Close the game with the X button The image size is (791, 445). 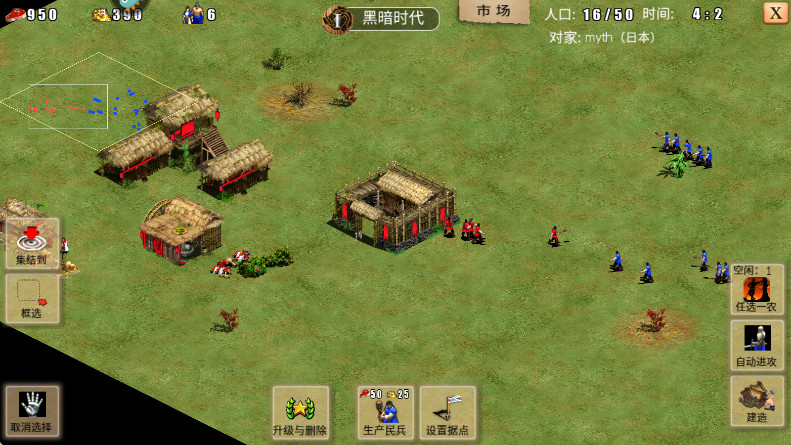(775, 13)
